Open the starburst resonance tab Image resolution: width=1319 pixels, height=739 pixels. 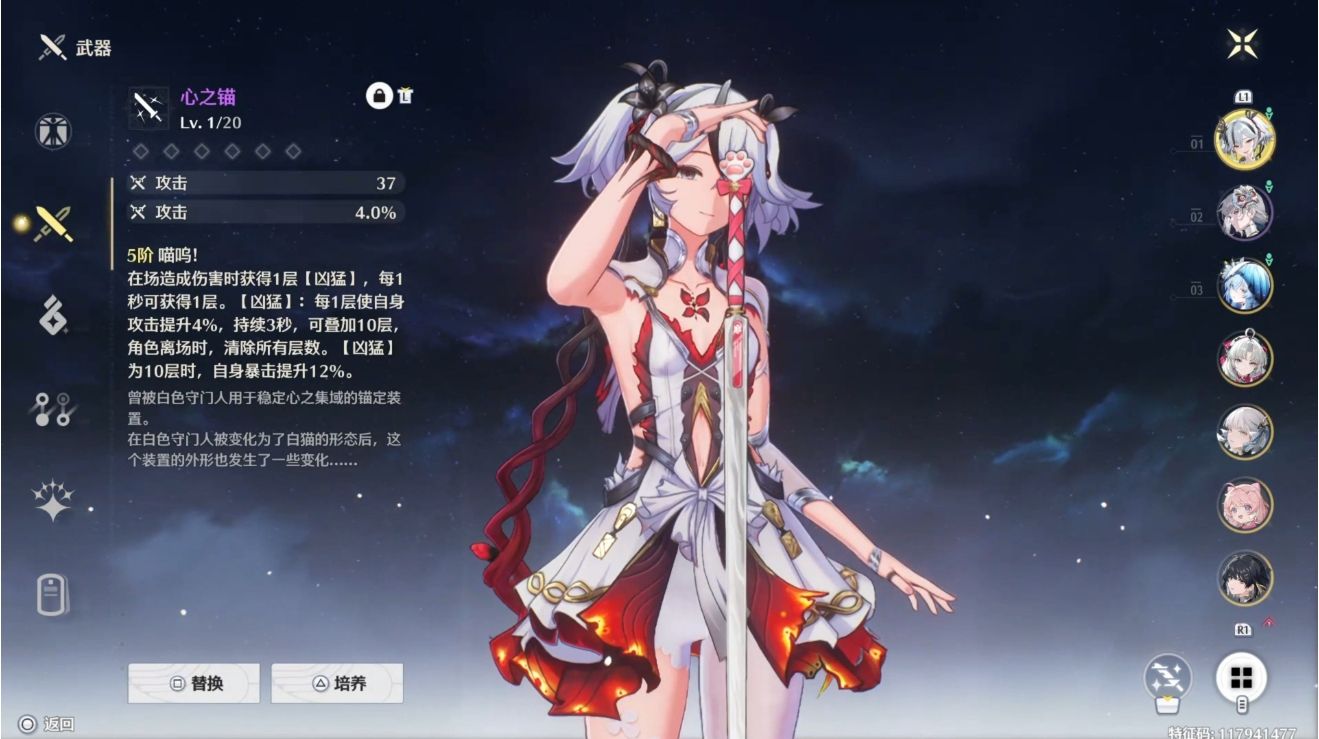pos(53,501)
